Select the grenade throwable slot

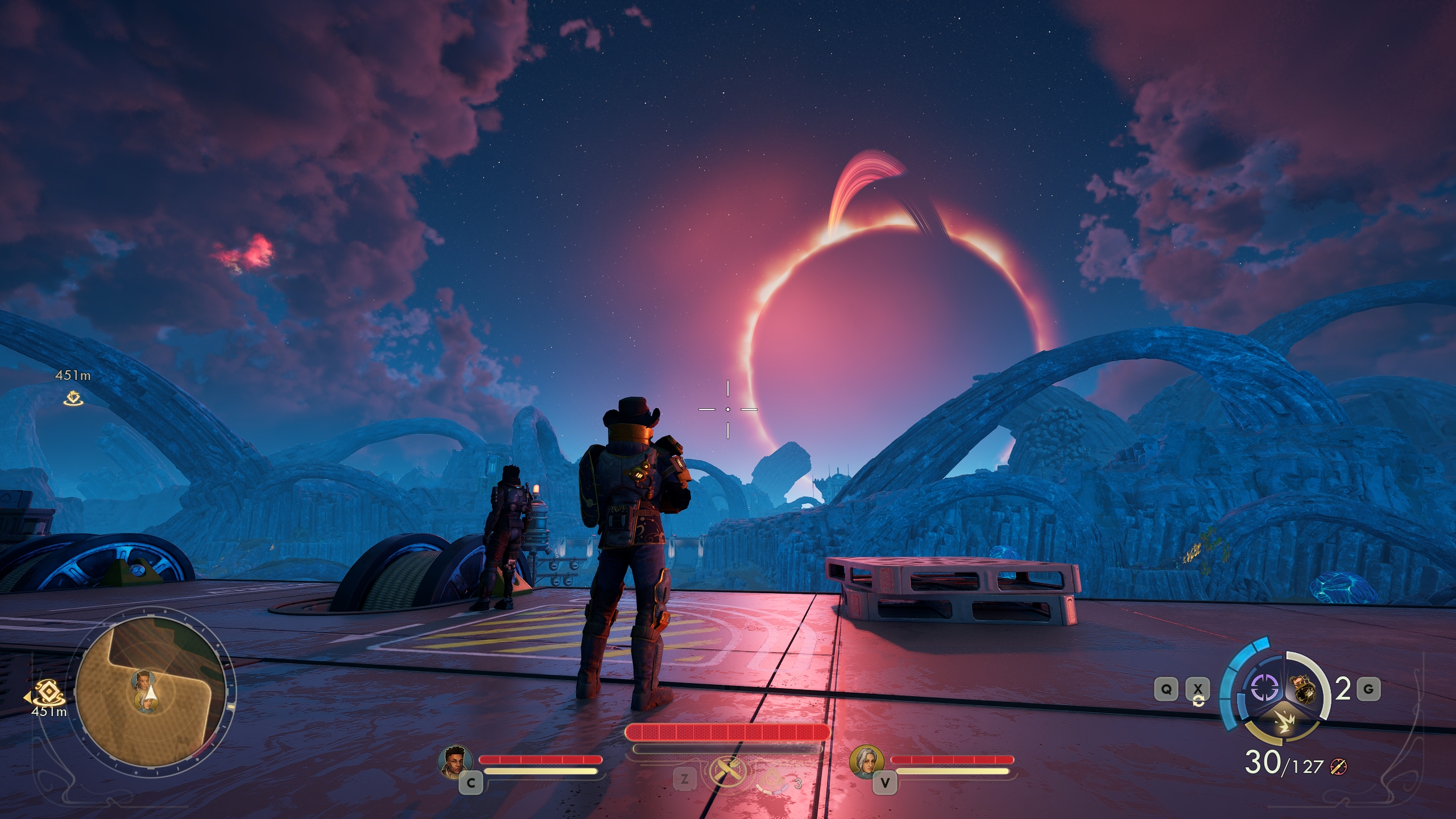[1304, 689]
